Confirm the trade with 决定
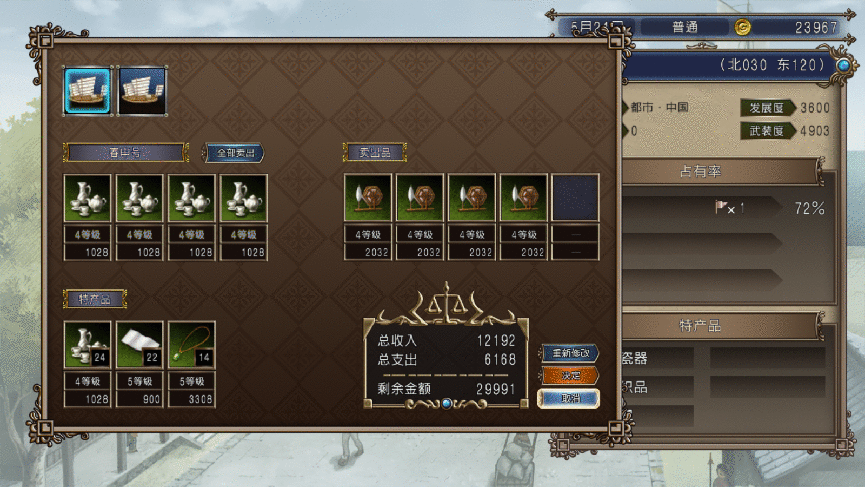Image resolution: width=865 pixels, height=487 pixels. click(x=569, y=376)
